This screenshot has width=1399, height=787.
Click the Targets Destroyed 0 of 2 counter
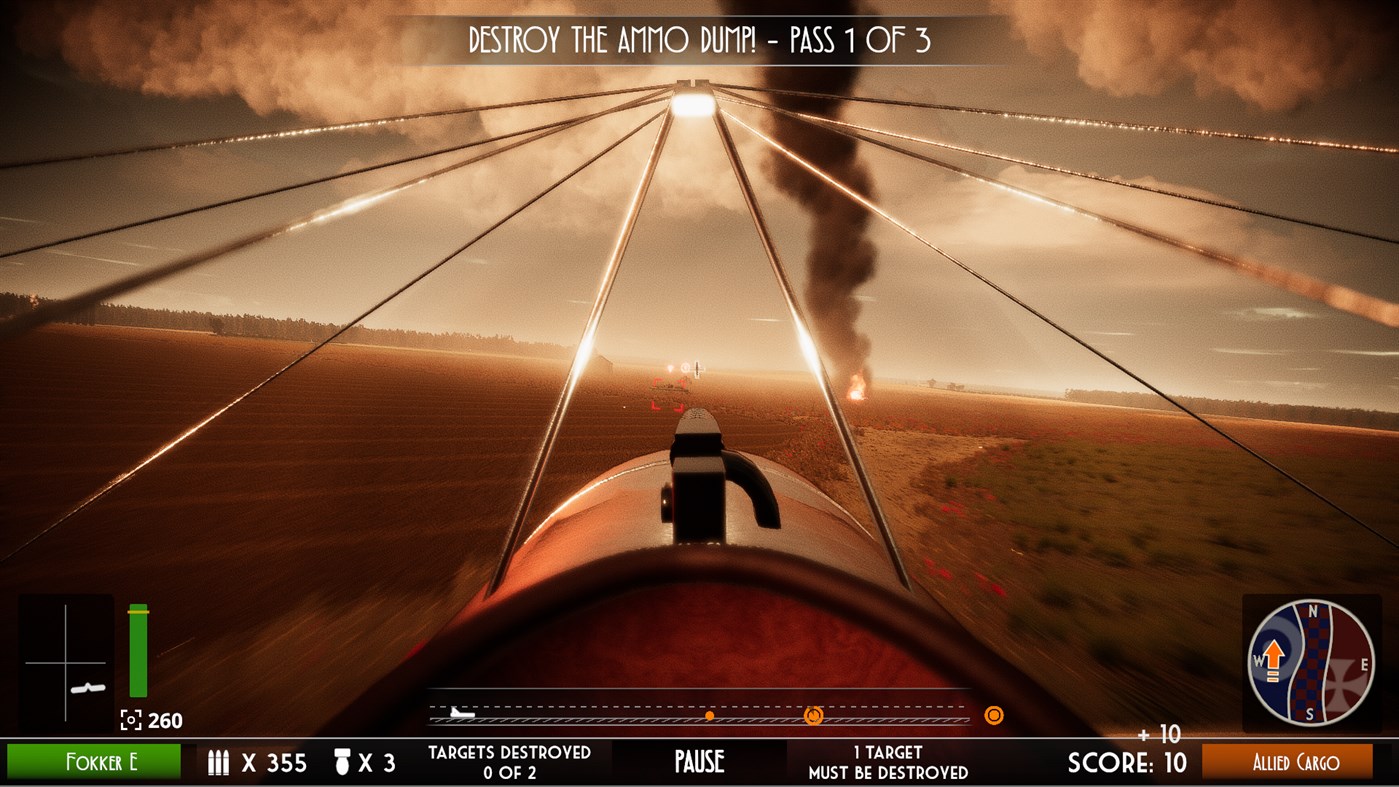tap(511, 761)
